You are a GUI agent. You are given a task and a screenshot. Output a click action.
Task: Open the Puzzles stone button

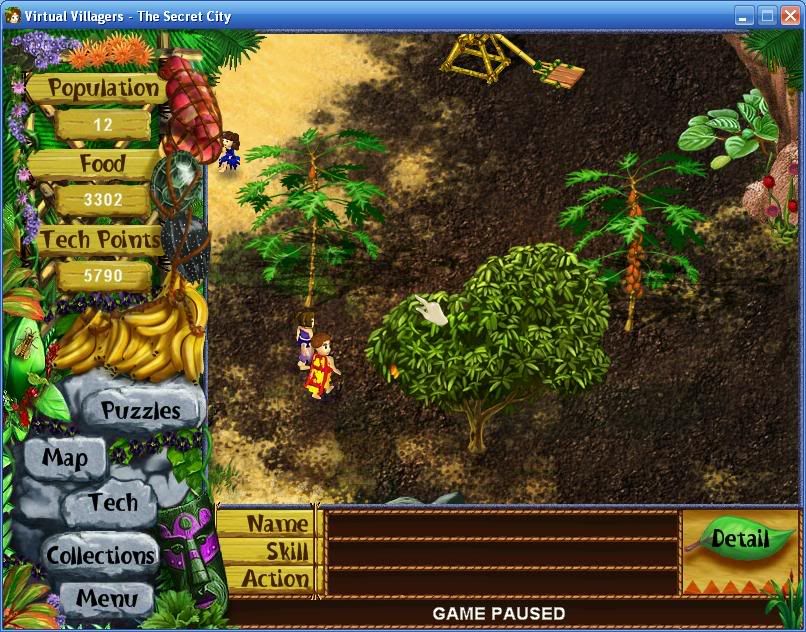point(140,410)
